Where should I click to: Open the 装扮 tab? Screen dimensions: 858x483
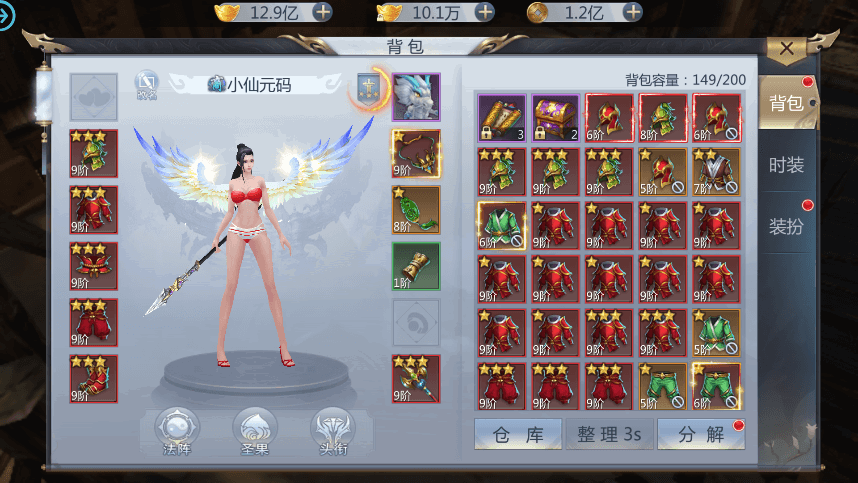click(x=786, y=226)
